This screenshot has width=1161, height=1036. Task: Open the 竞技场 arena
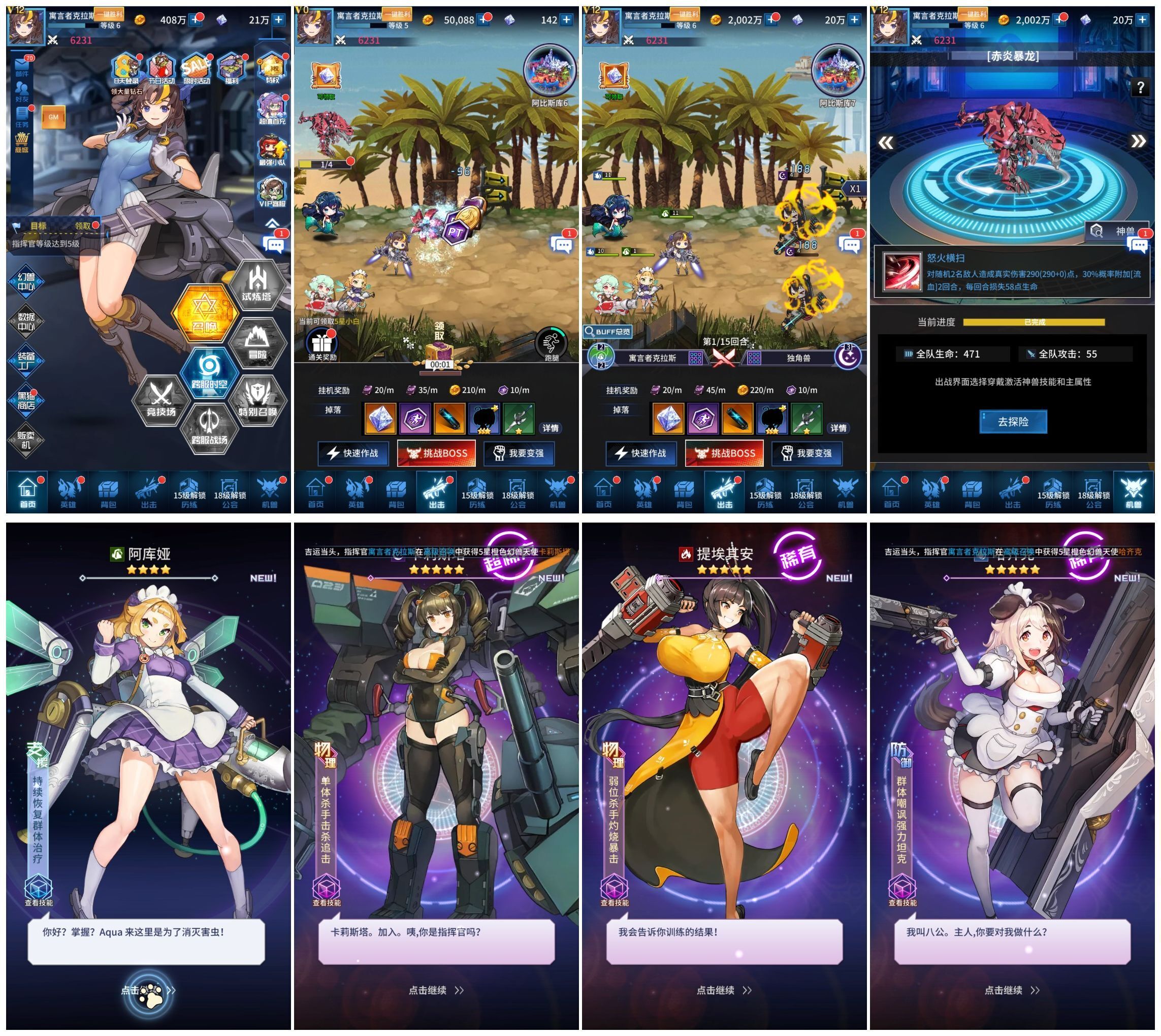pos(161,400)
